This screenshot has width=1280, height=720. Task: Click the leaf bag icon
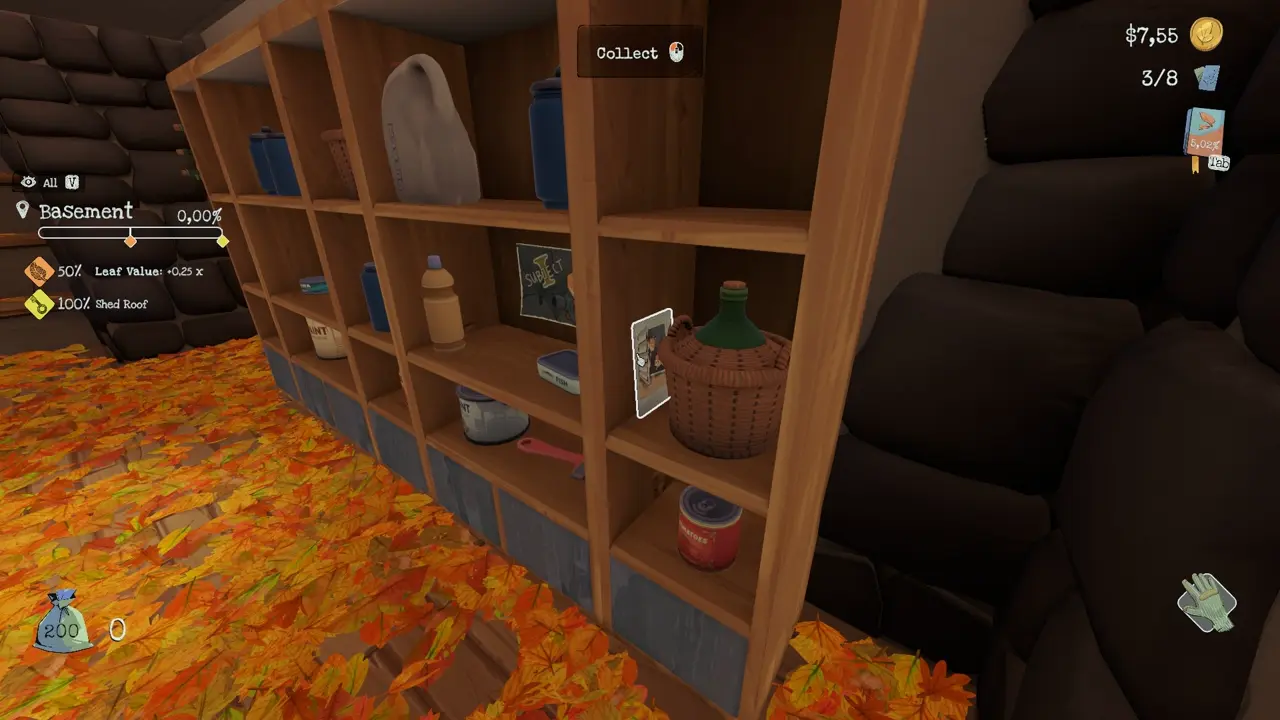(x=62, y=622)
